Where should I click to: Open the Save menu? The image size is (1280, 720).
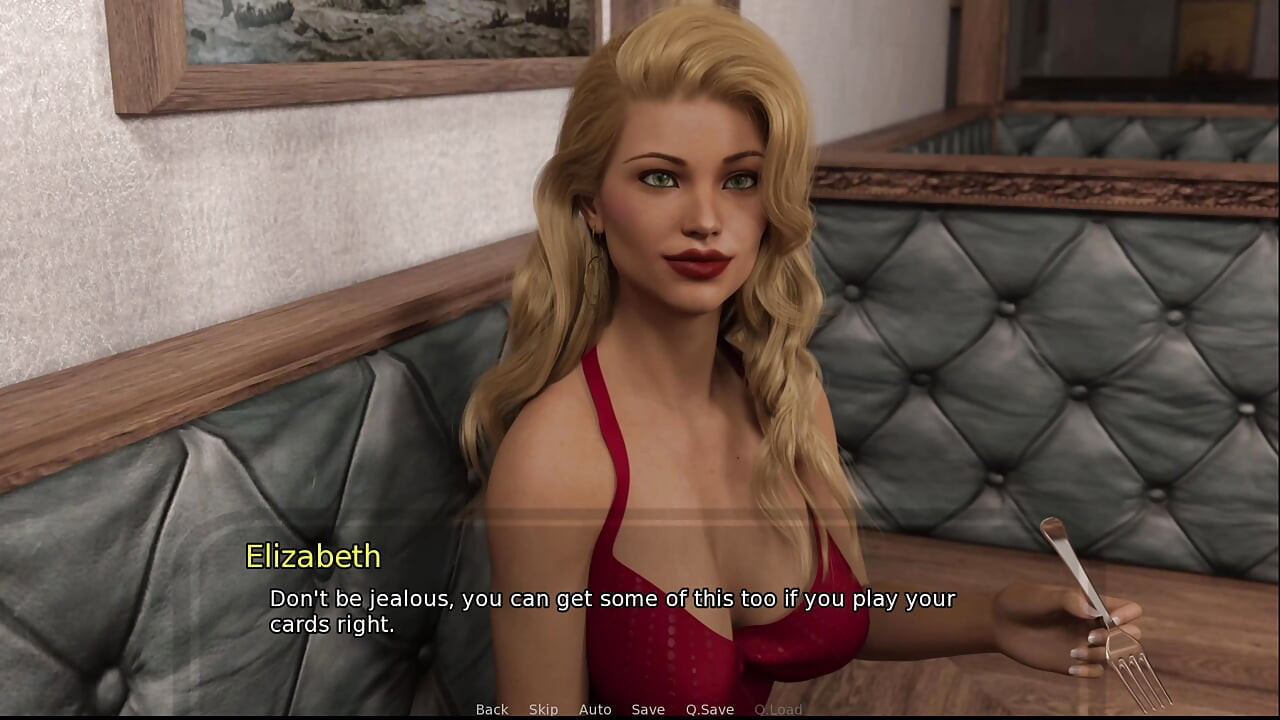[x=648, y=709]
